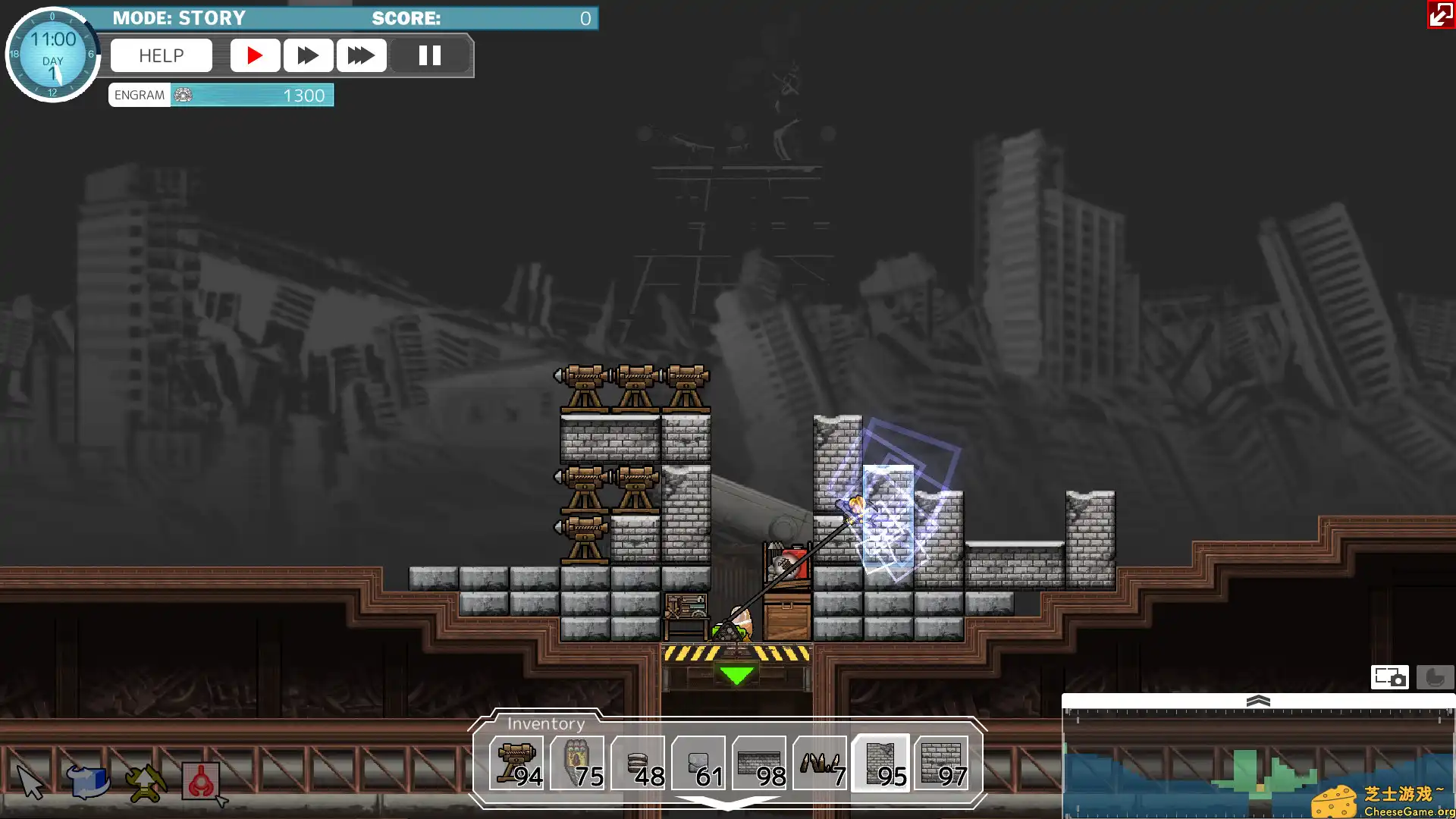The width and height of the screenshot is (1456, 819).
Task: Open the HELP screen
Action: click(161, 55)
